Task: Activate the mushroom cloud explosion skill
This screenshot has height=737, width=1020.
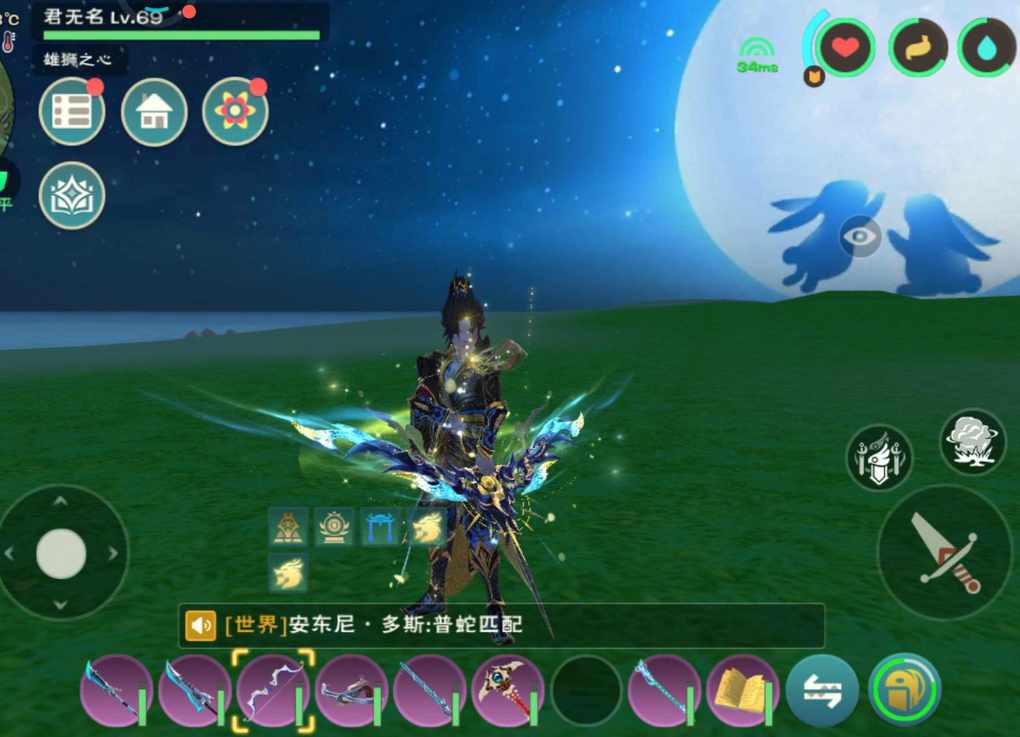Action: click(x=973, y=441)
